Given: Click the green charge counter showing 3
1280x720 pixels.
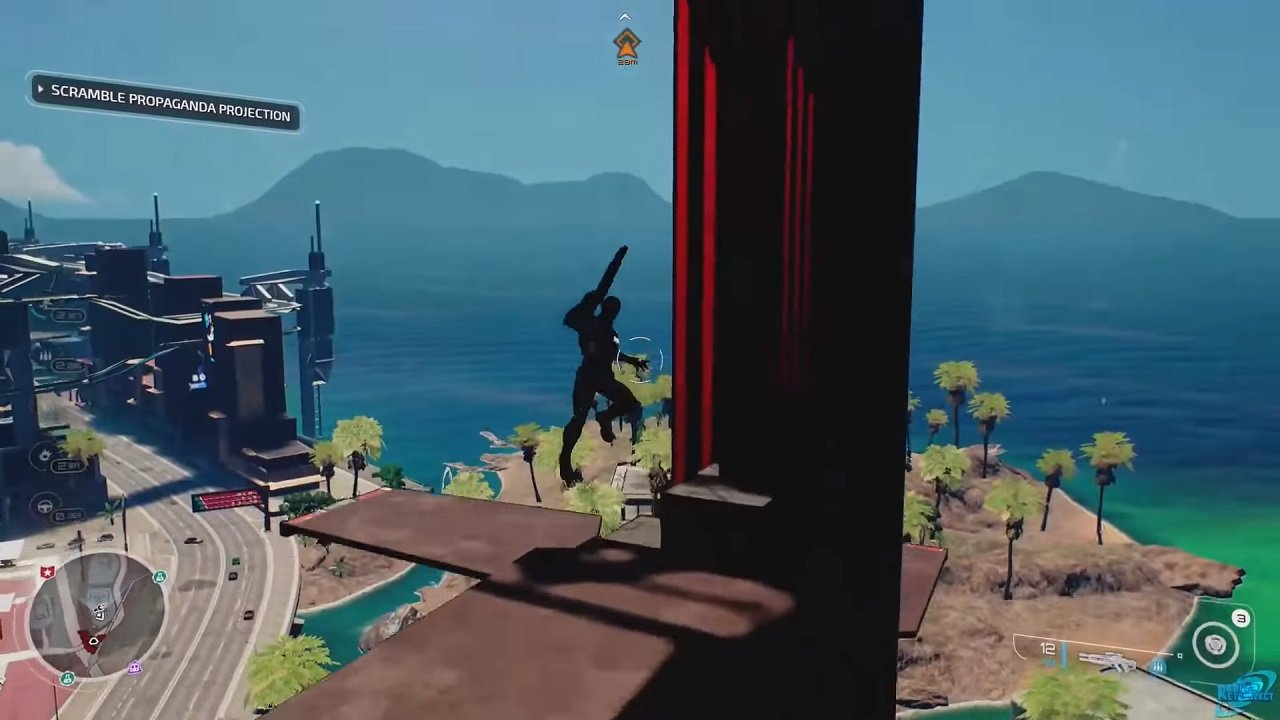Looking at the screenshot, I should [1241, 618].
